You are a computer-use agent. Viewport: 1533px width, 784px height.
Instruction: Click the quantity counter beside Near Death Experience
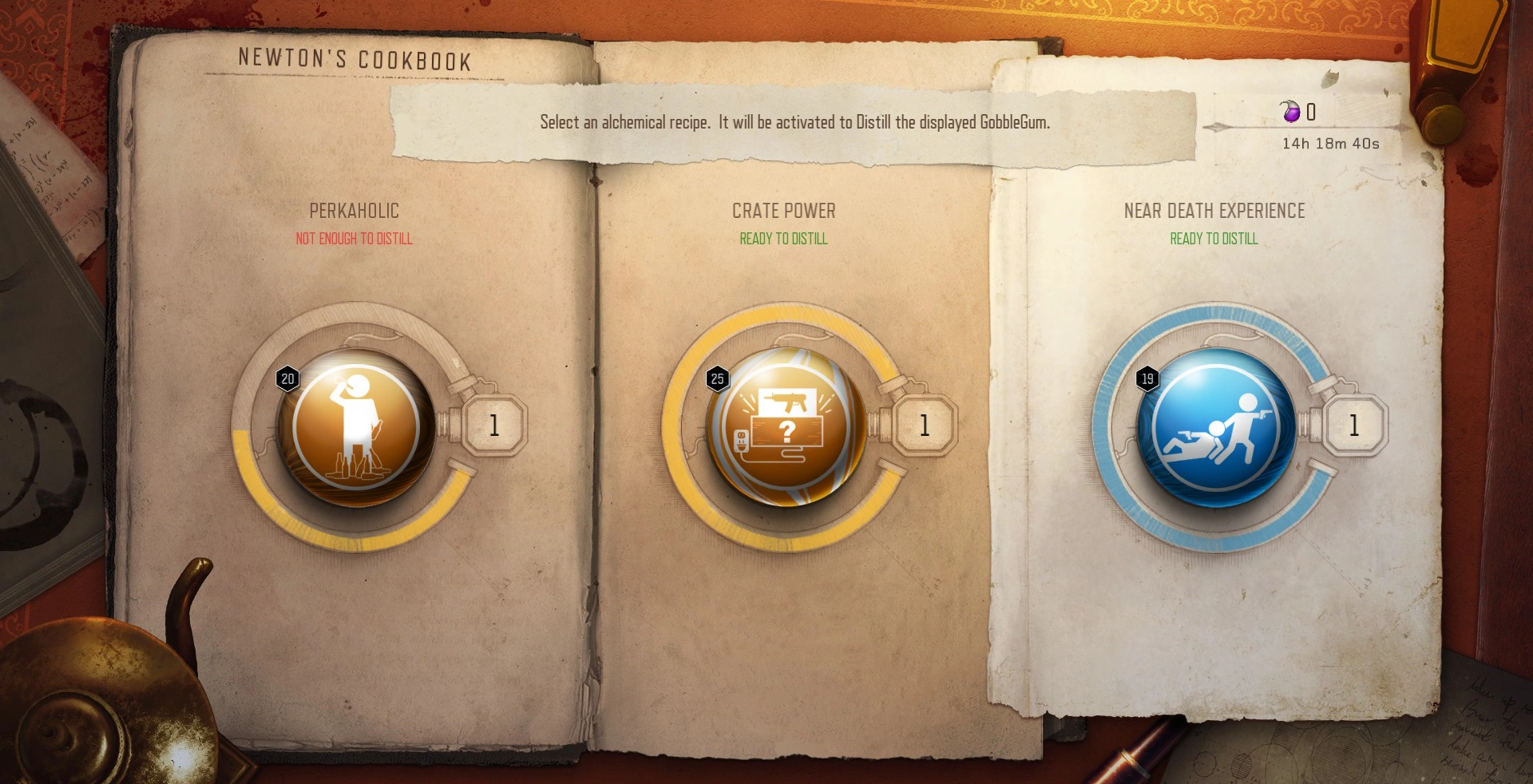[1353, 426]
